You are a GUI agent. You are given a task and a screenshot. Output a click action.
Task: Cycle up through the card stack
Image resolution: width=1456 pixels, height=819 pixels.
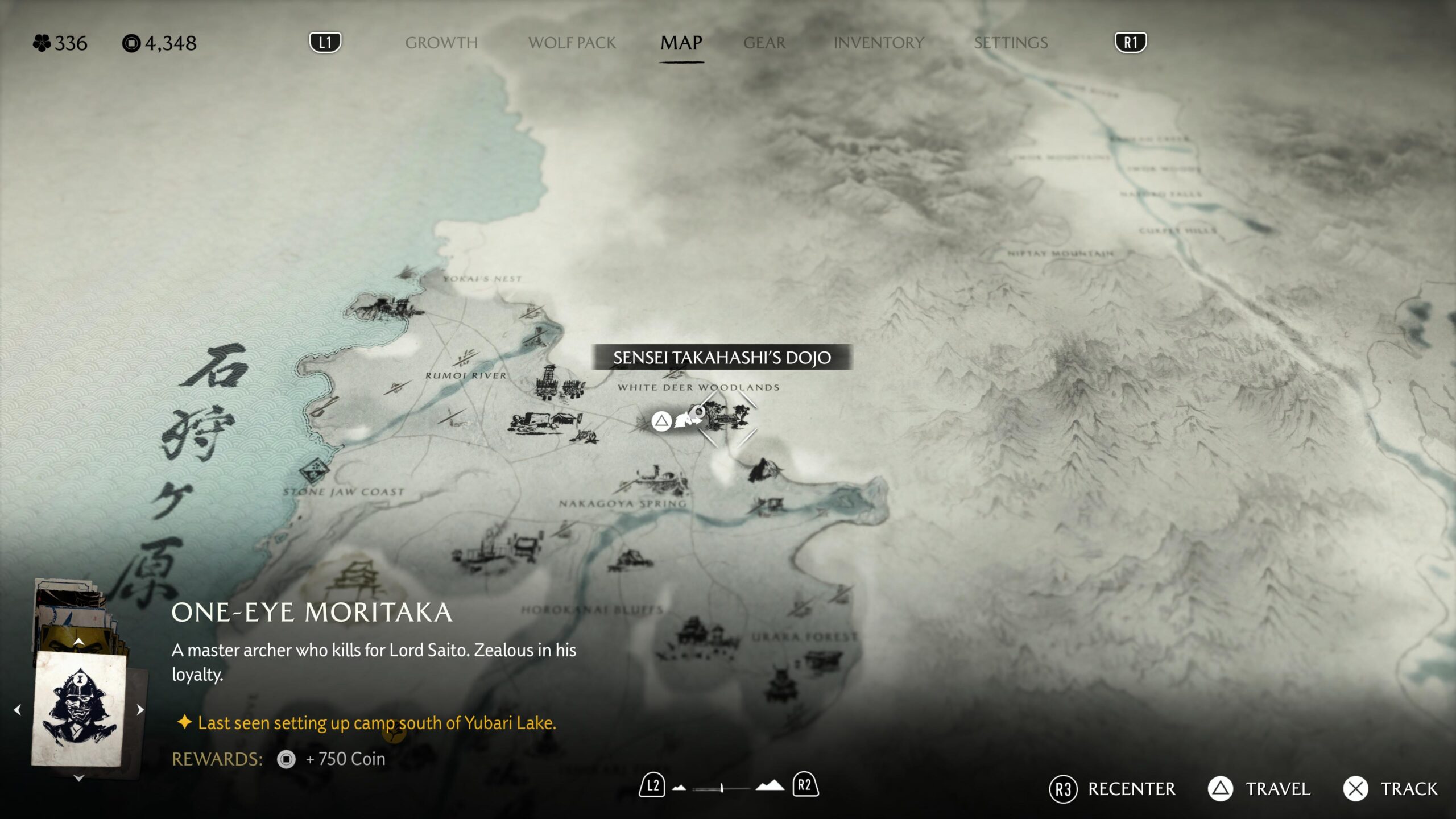pos(79,642)
